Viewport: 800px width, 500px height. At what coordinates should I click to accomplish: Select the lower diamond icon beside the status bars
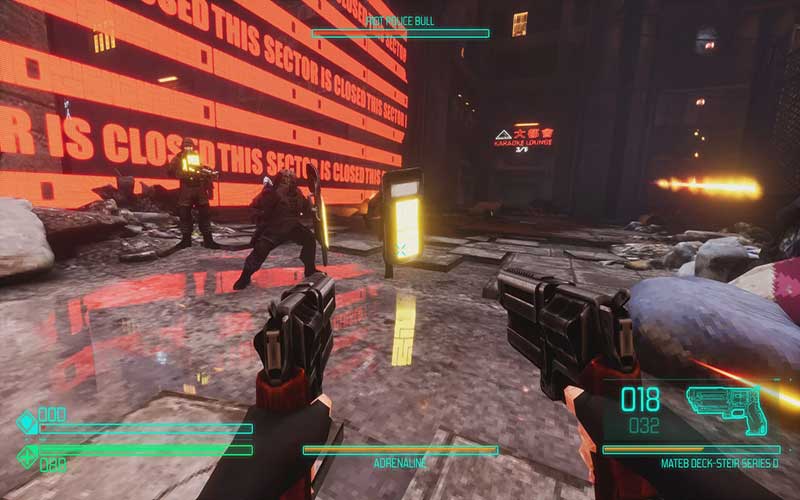pyautogui.click(x=27, y=457)
